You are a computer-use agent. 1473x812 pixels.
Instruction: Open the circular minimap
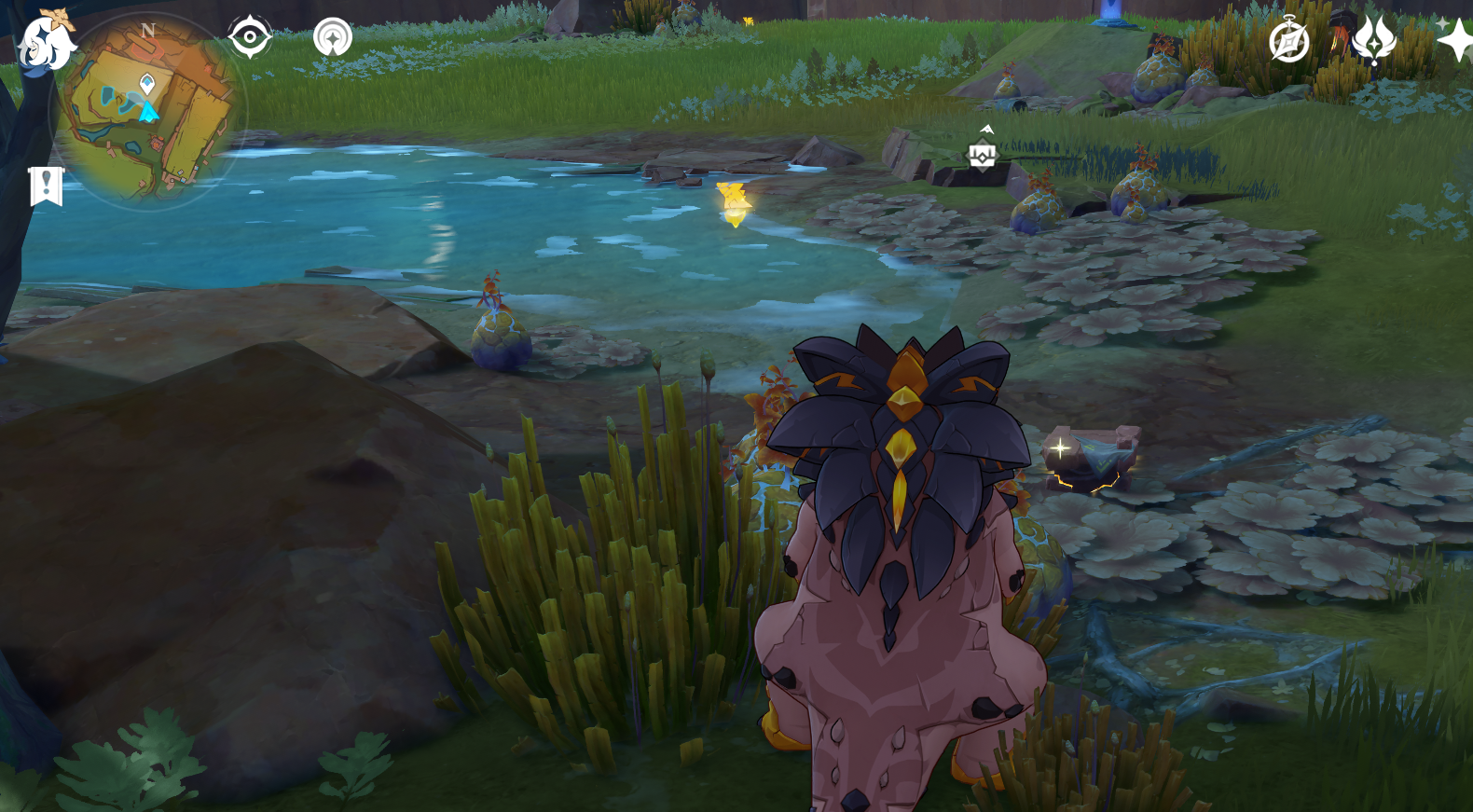point(149,112)
